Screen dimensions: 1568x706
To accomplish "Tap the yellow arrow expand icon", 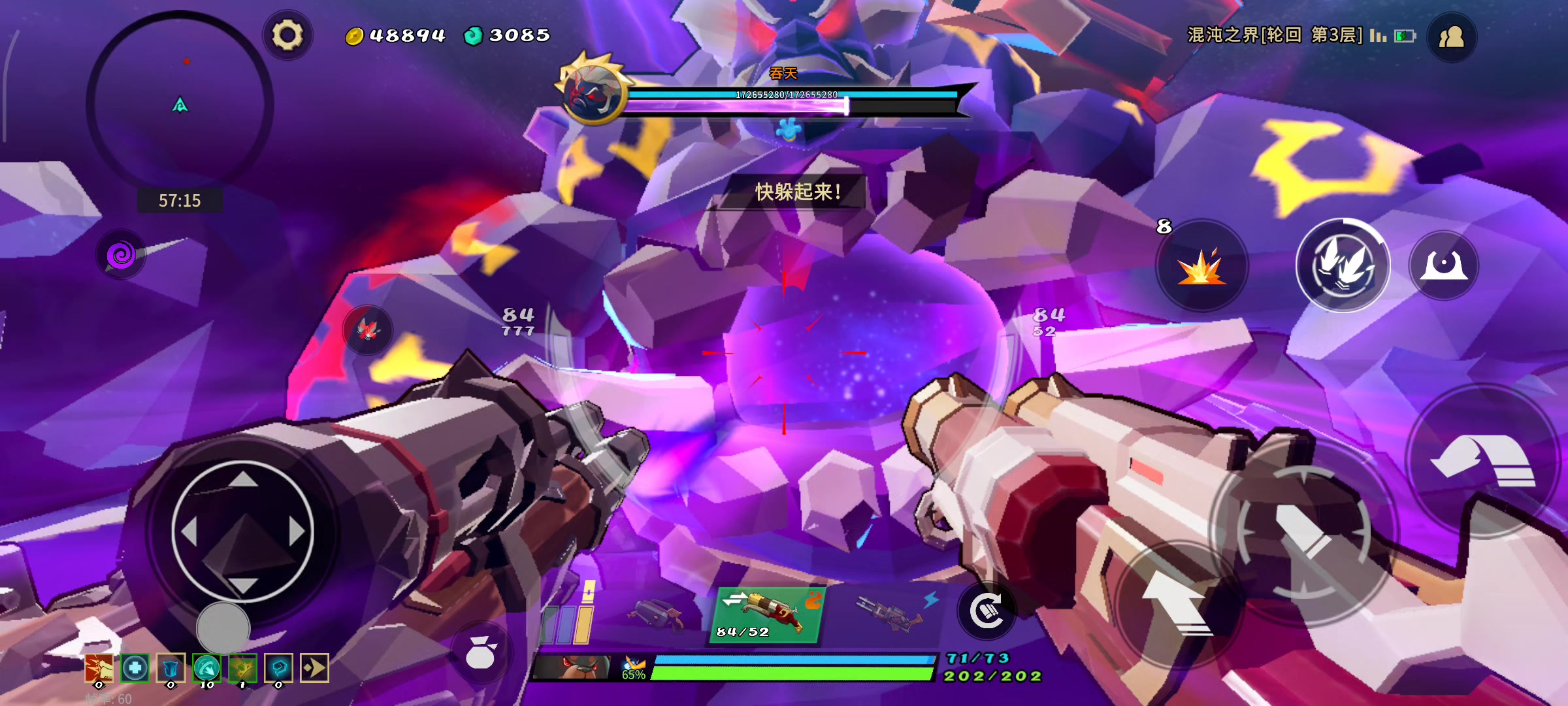I will pos(314,668).
